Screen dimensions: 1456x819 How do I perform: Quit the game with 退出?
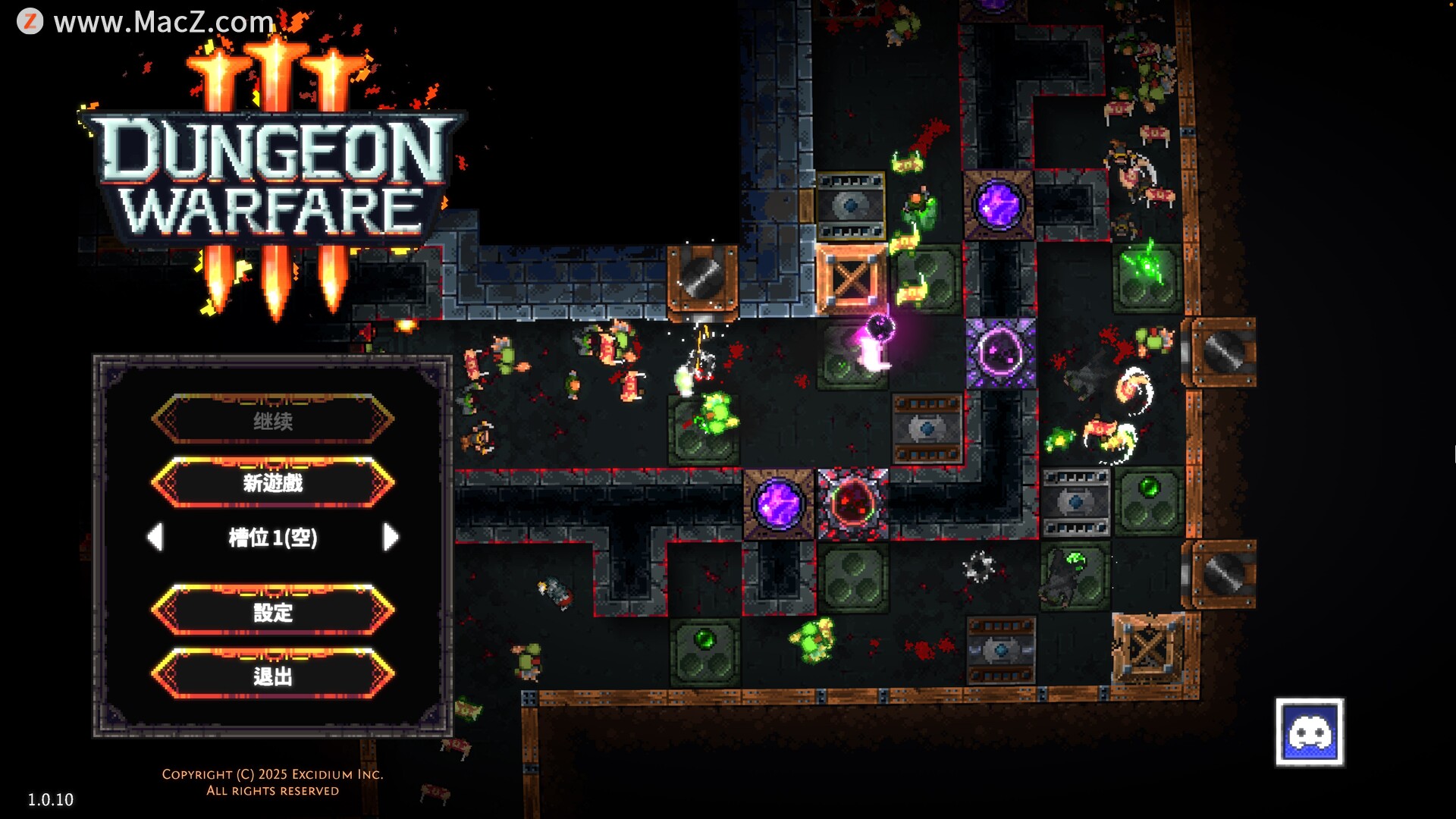[x=273, y=674]
